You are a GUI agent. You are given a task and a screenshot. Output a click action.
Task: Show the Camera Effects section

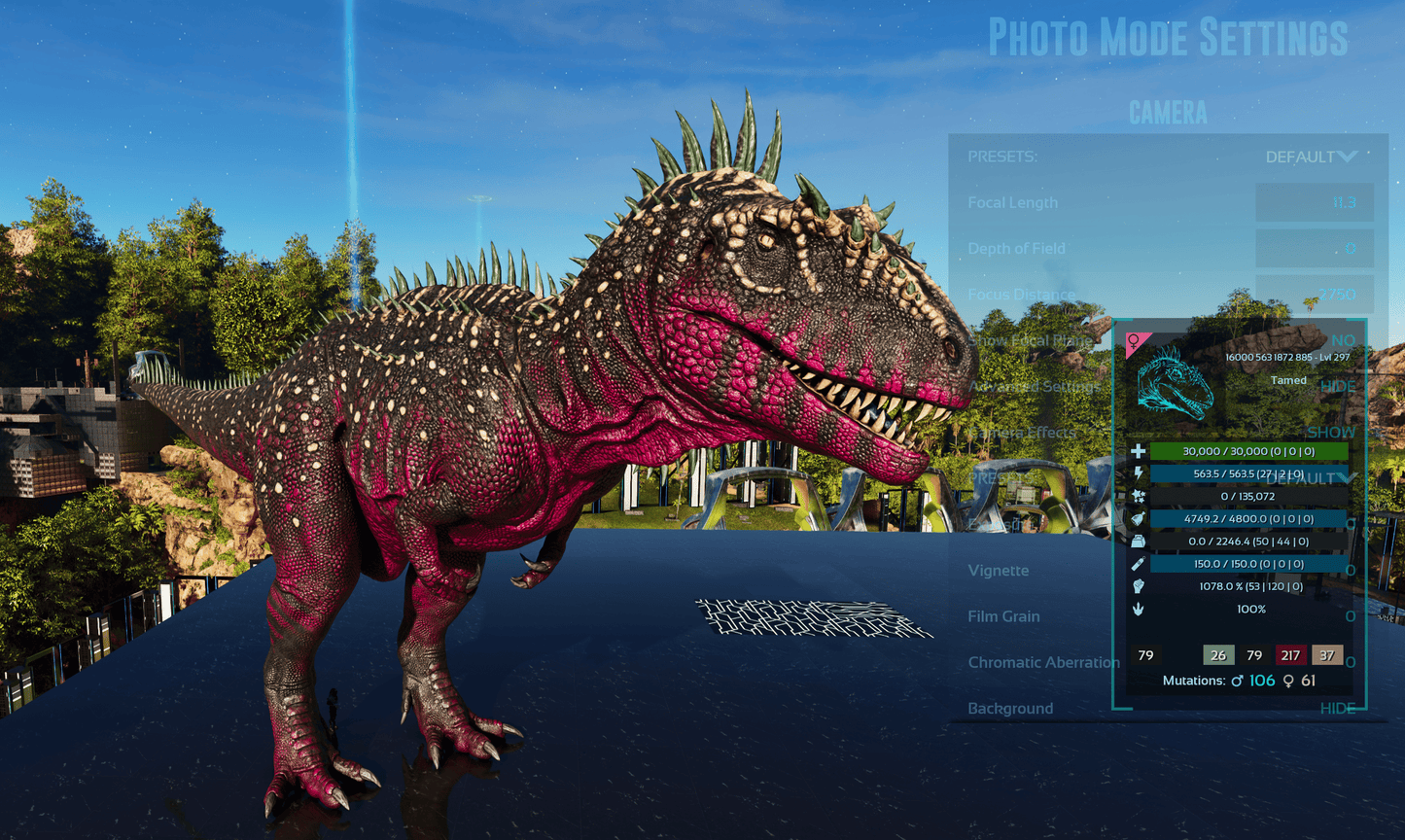pyautogui.click(x=1331, y=432)
